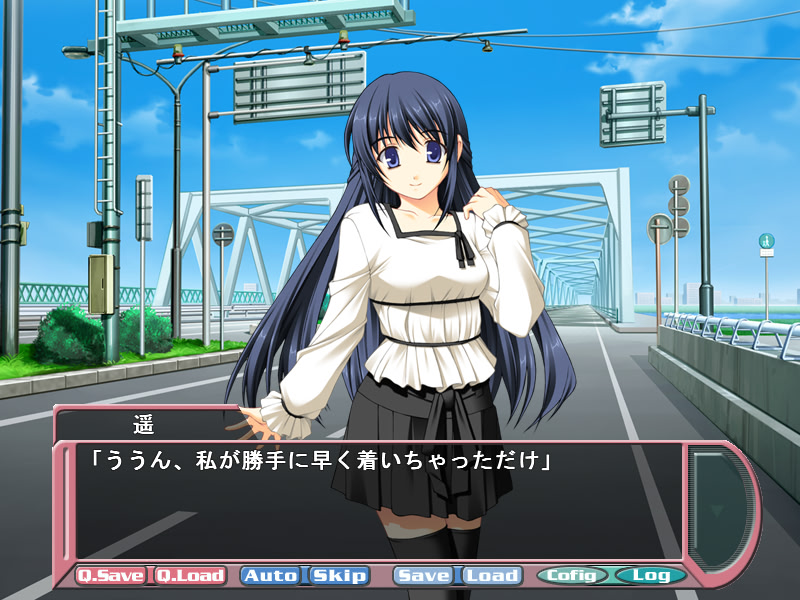The image size is (800, 600).
Task: Open quick load with Q.Load
Action: coord(189,575)
